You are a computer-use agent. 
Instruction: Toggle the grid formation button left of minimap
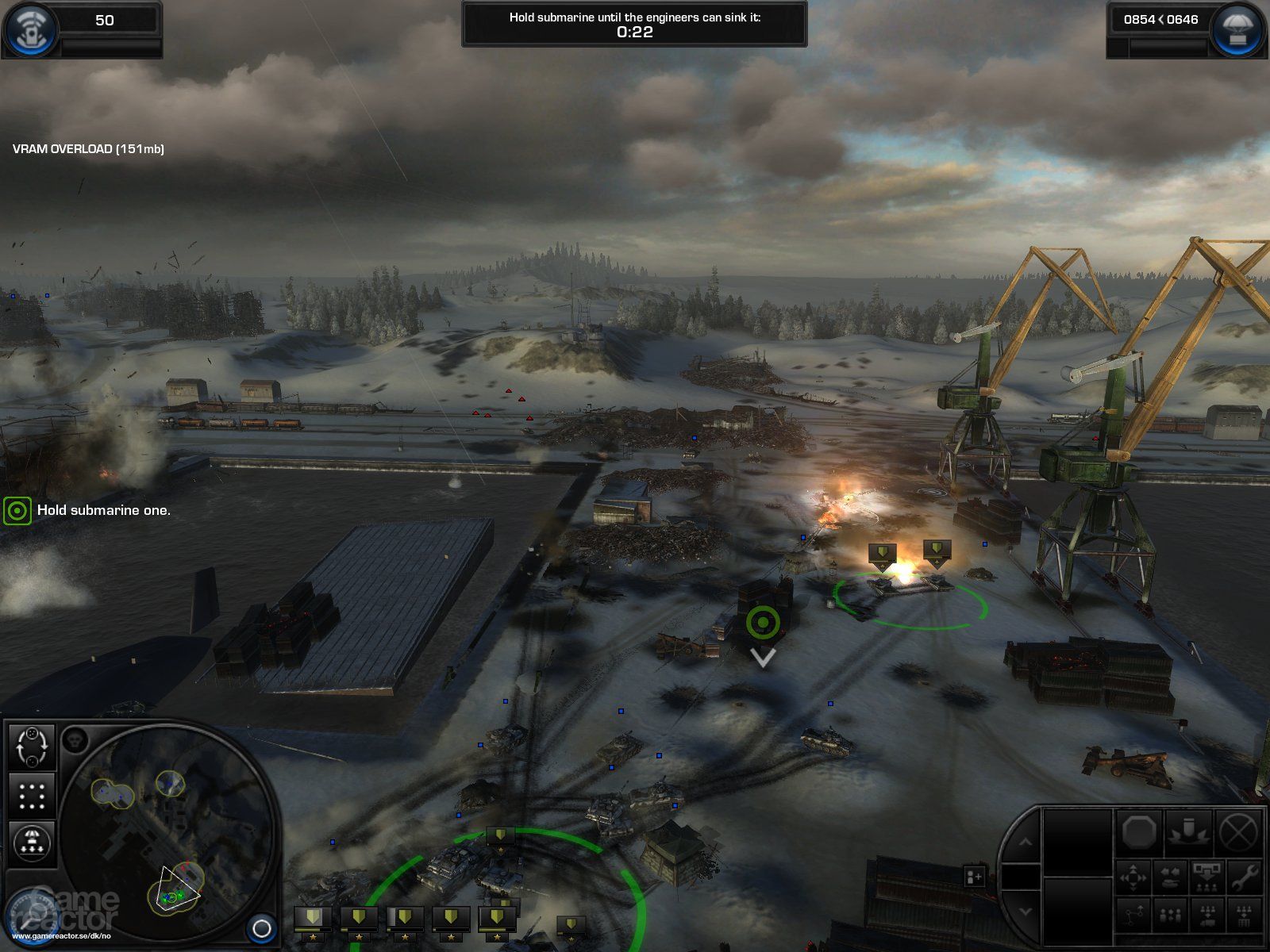(x=32, y=794)
